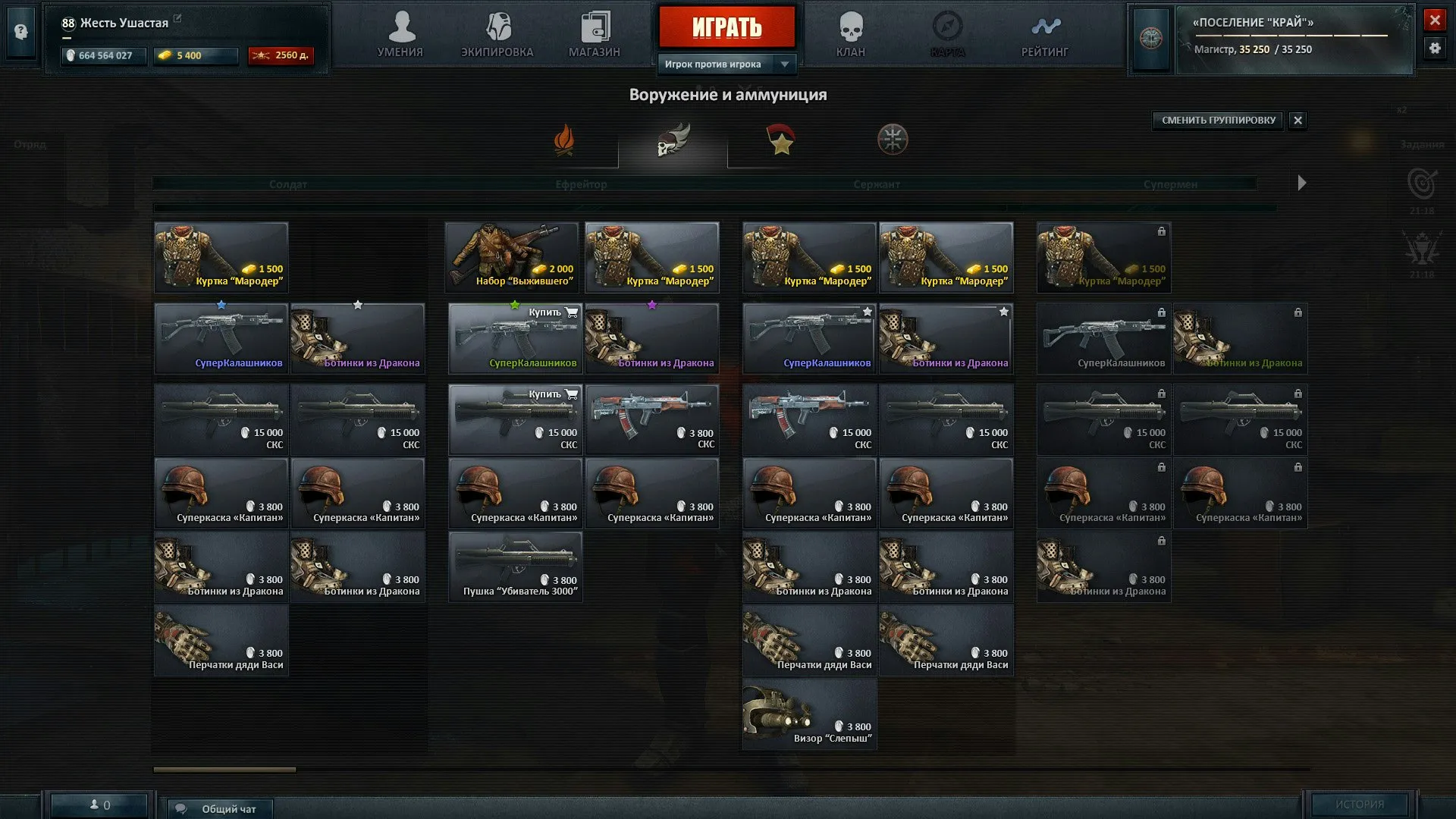View the РЕЙТИНГ ranking page
The image size is (1456, 819).
point(1045,36)
